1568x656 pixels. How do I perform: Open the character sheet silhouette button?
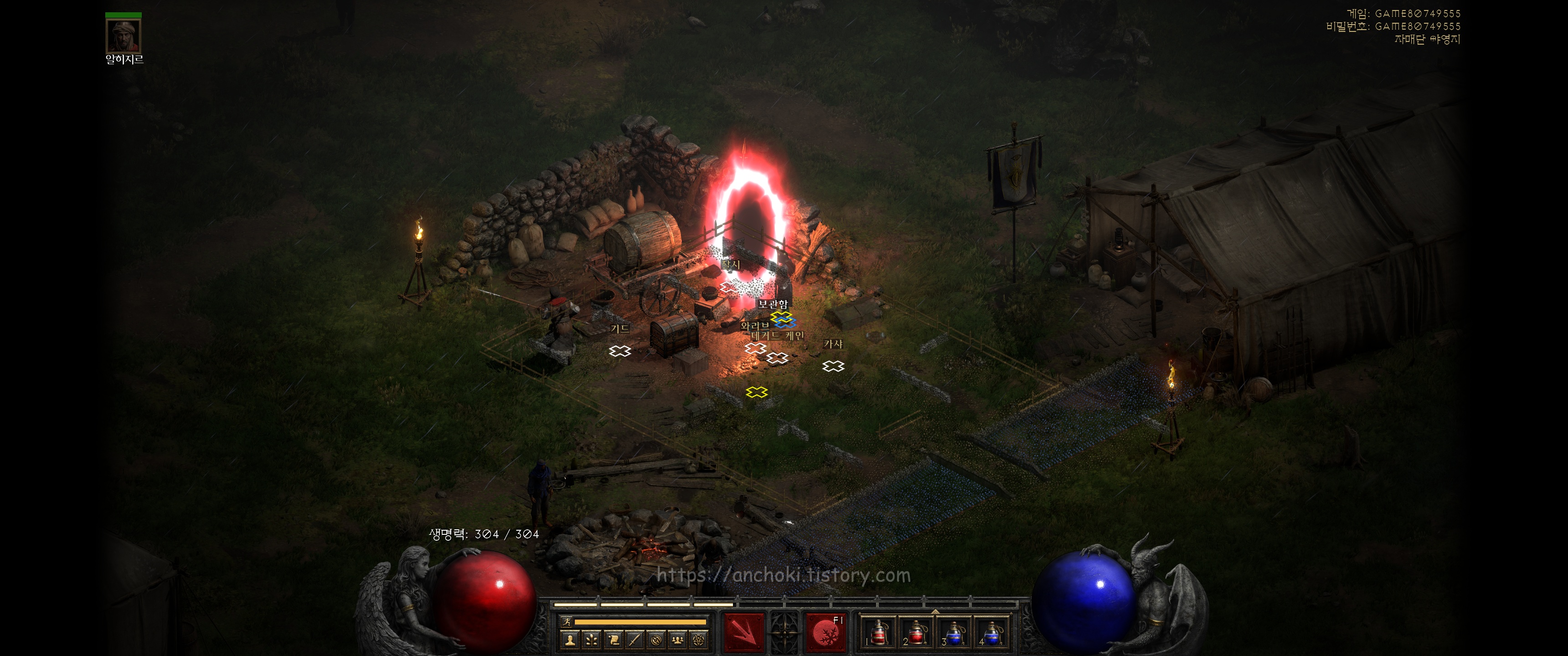pyautogui.click(x=570, y=640)
